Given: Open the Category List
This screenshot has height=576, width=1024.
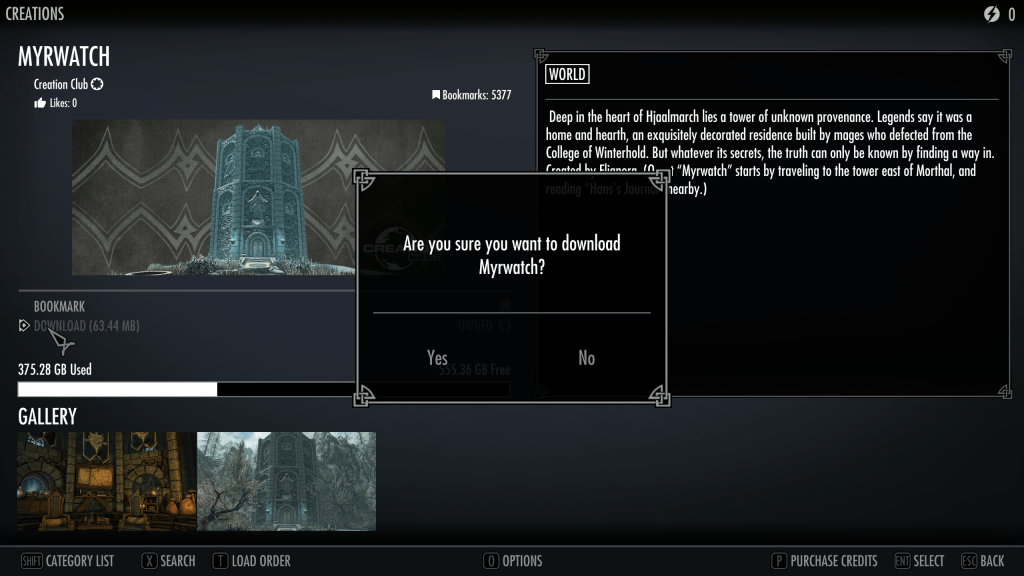Looking at the screenshot, I should click(x=68, y=561).
